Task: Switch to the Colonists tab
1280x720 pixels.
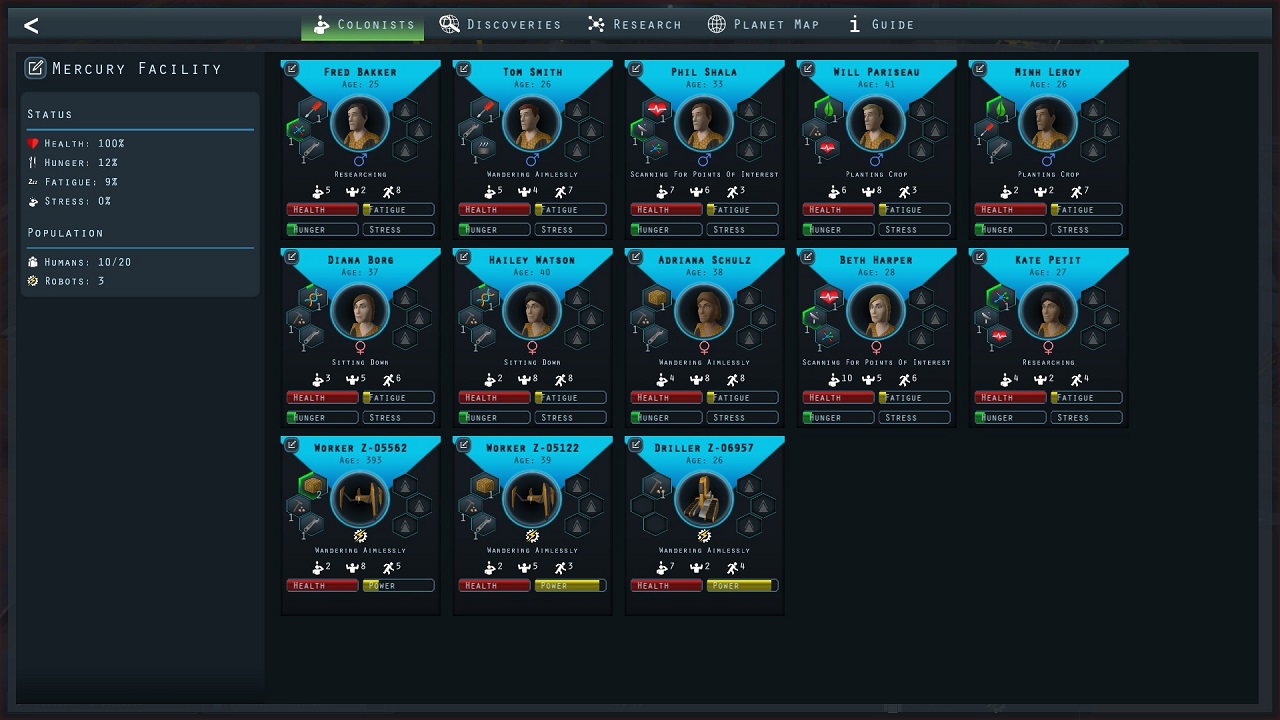Action: point(363,25)
